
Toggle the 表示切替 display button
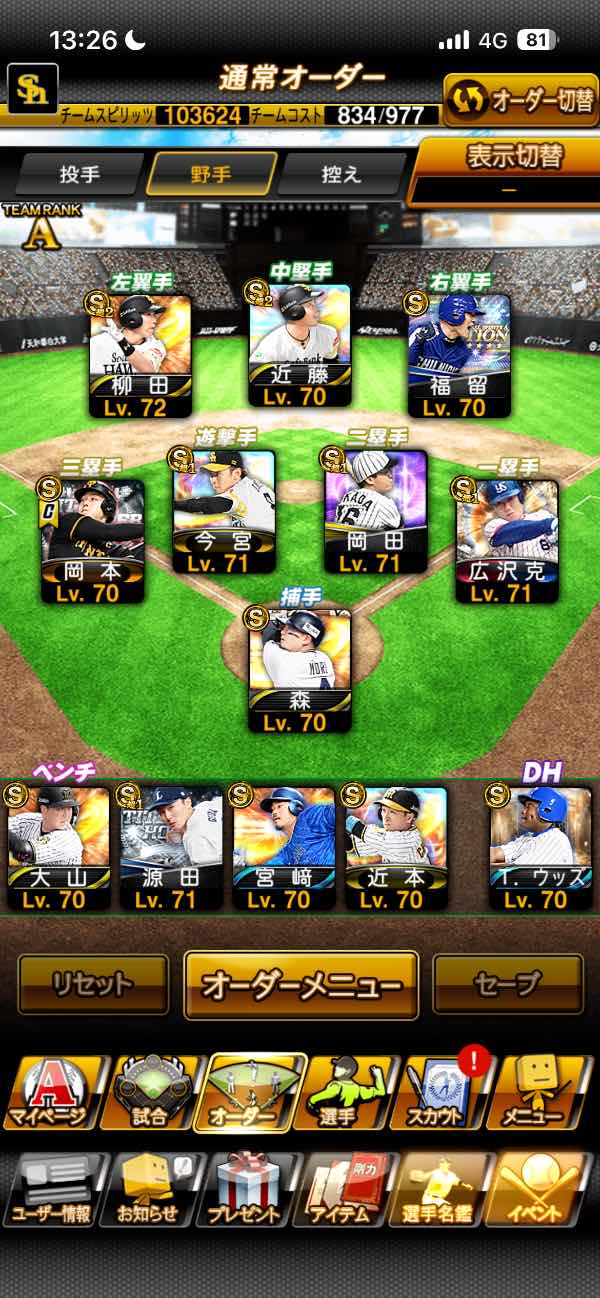(x=508, y=170)
